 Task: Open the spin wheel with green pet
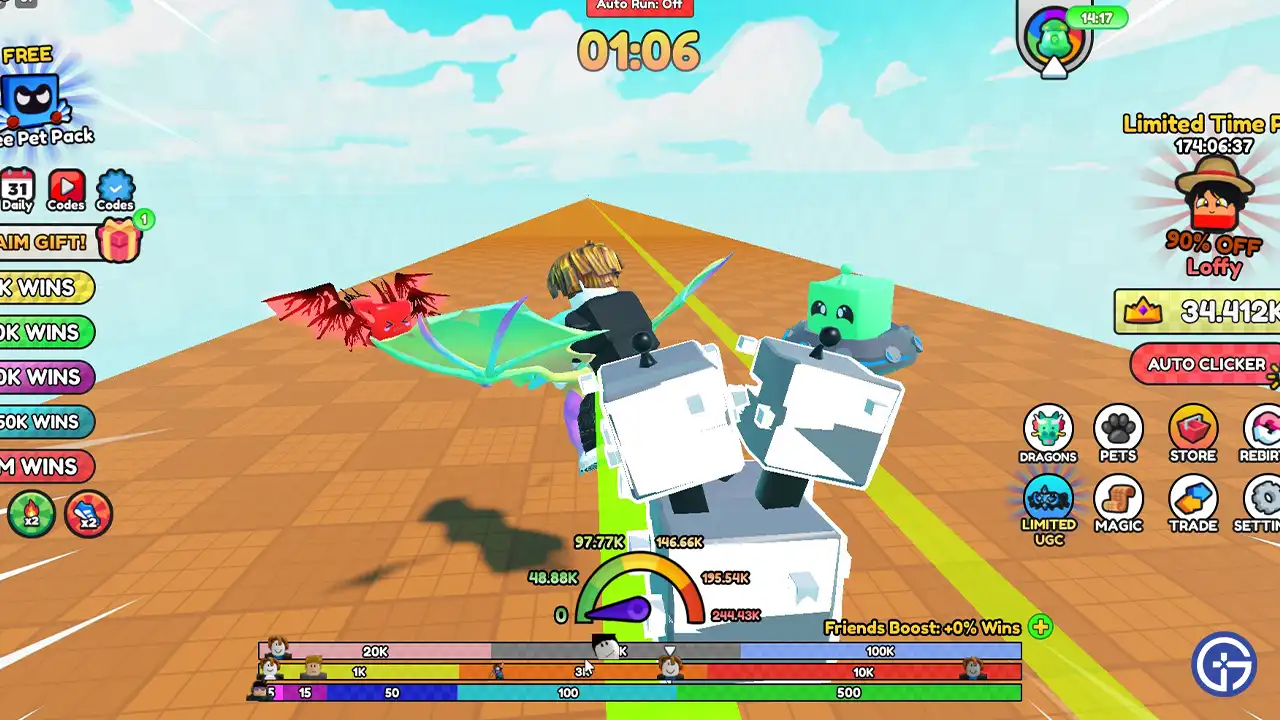click(1055, 40)
